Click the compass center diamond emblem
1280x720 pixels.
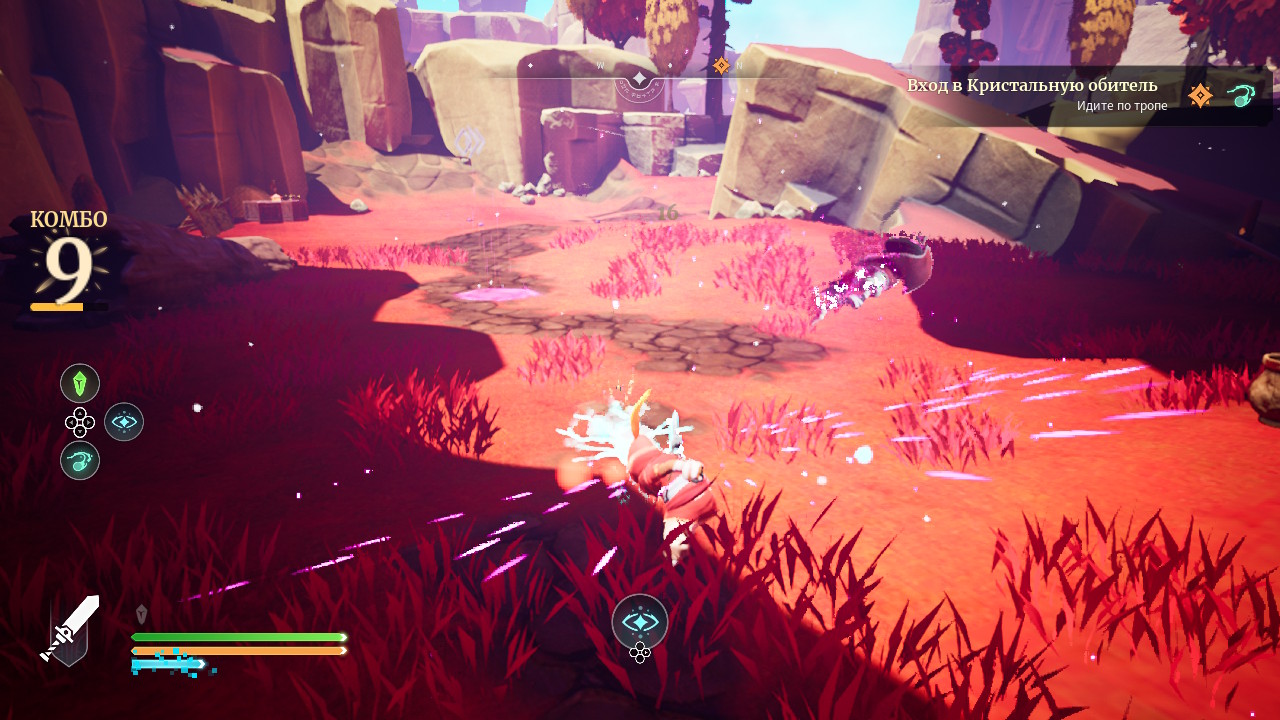pos(639,78)
